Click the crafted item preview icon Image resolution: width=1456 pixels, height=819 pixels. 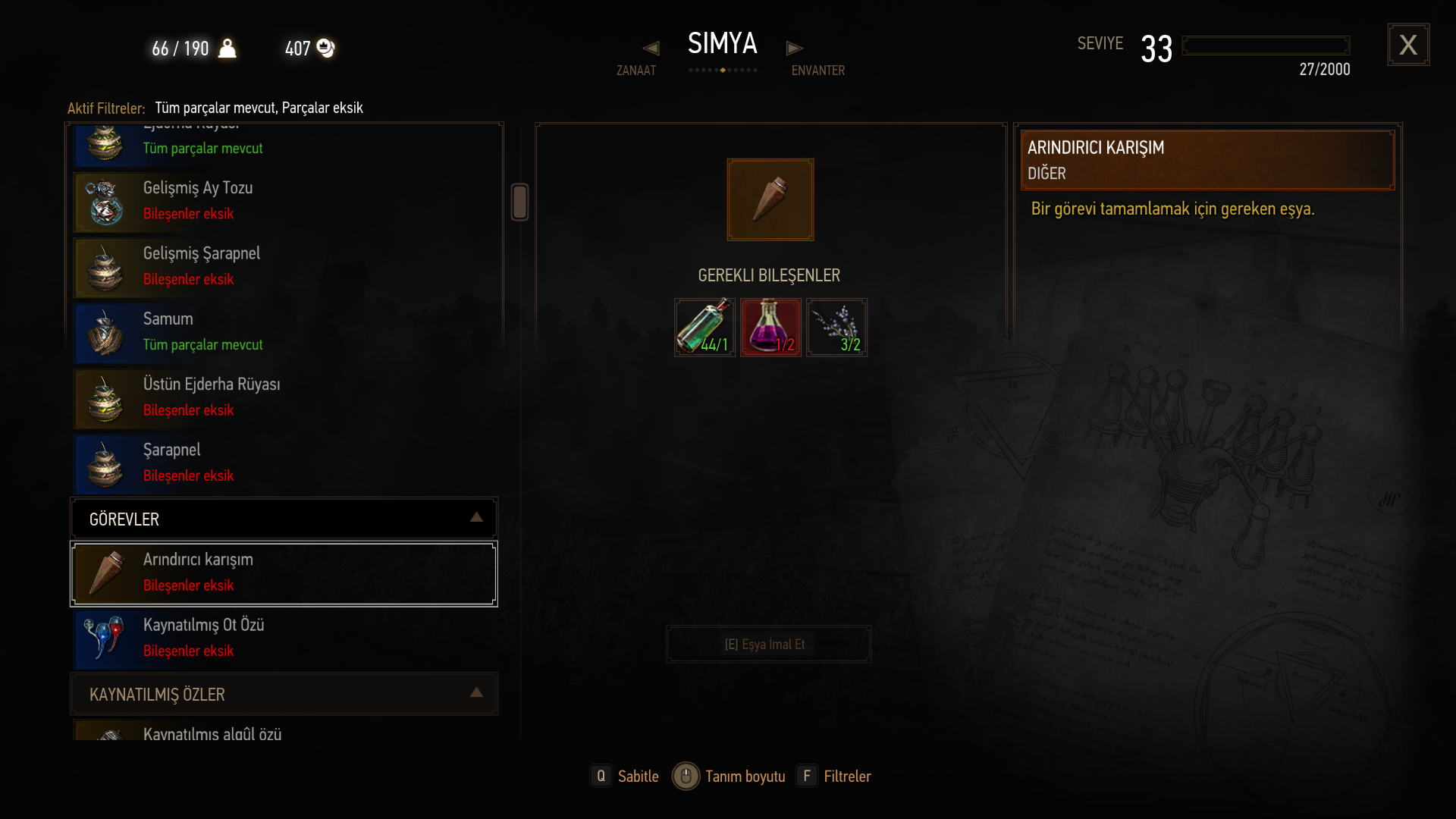pyautogui.click(x=770, y=199)
